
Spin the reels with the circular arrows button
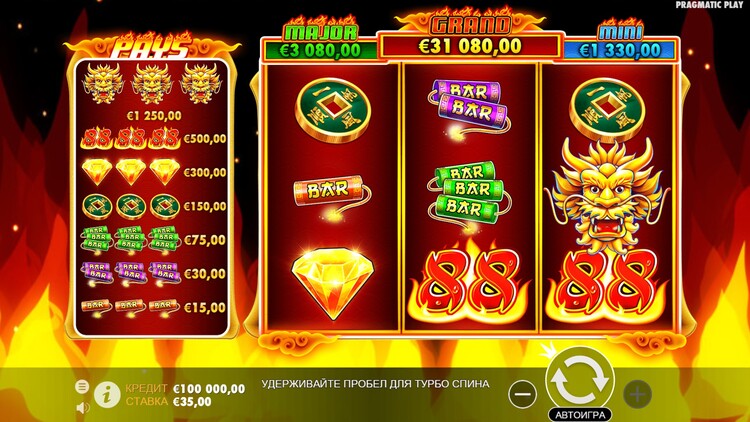pos(580,380)
